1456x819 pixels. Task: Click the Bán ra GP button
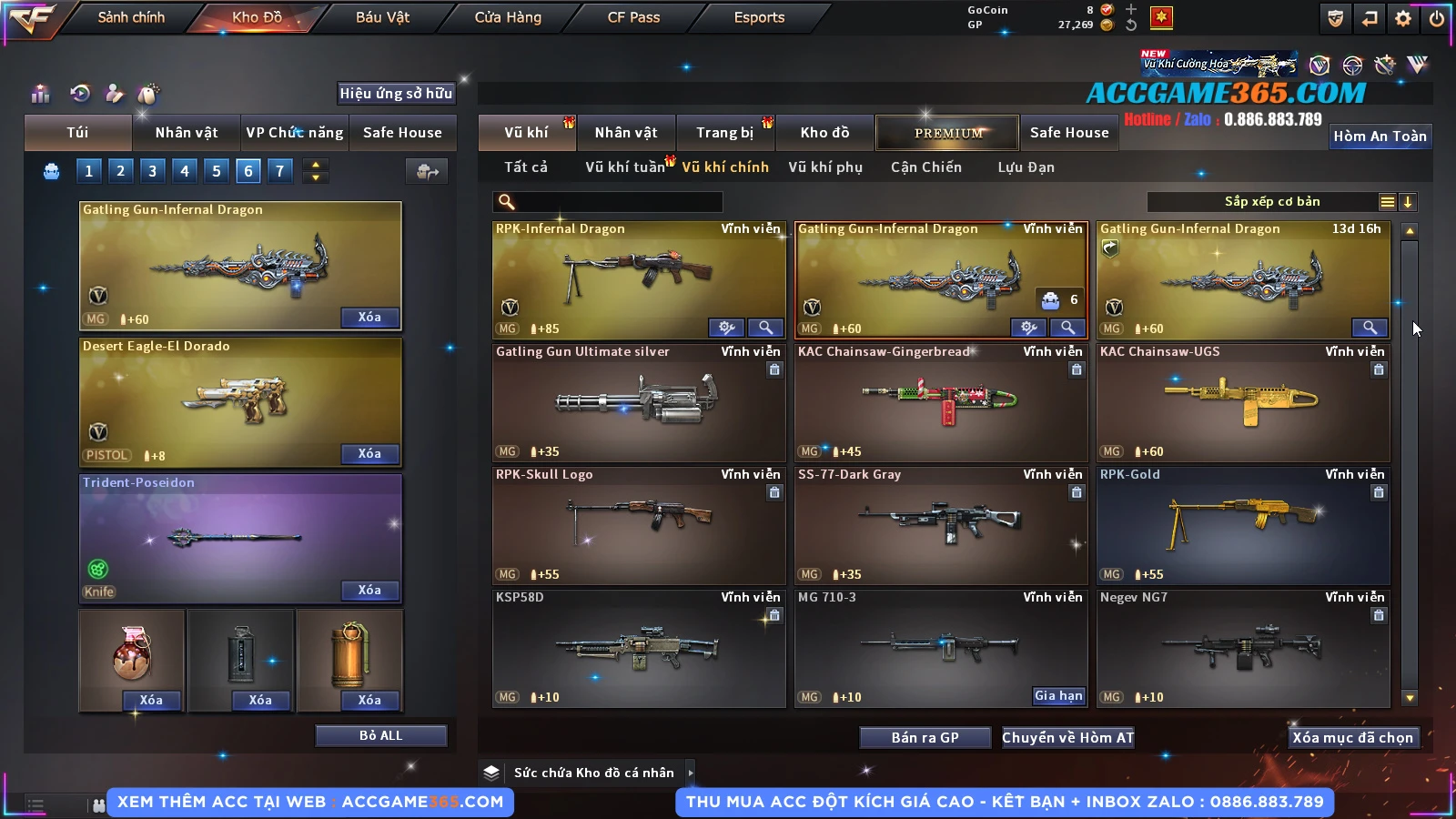coord(925,738)
